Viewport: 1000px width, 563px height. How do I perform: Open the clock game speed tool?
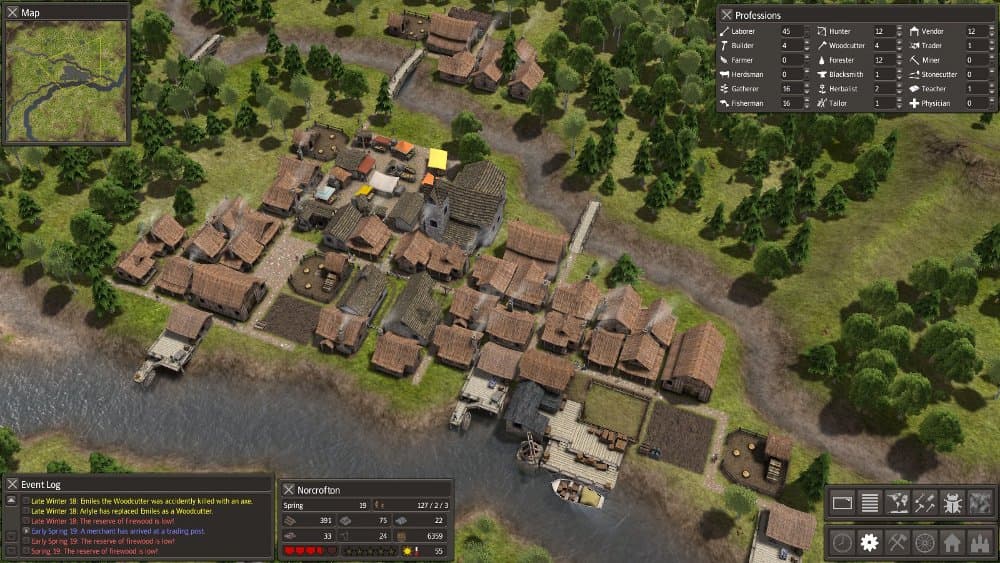tap(841, 542)
